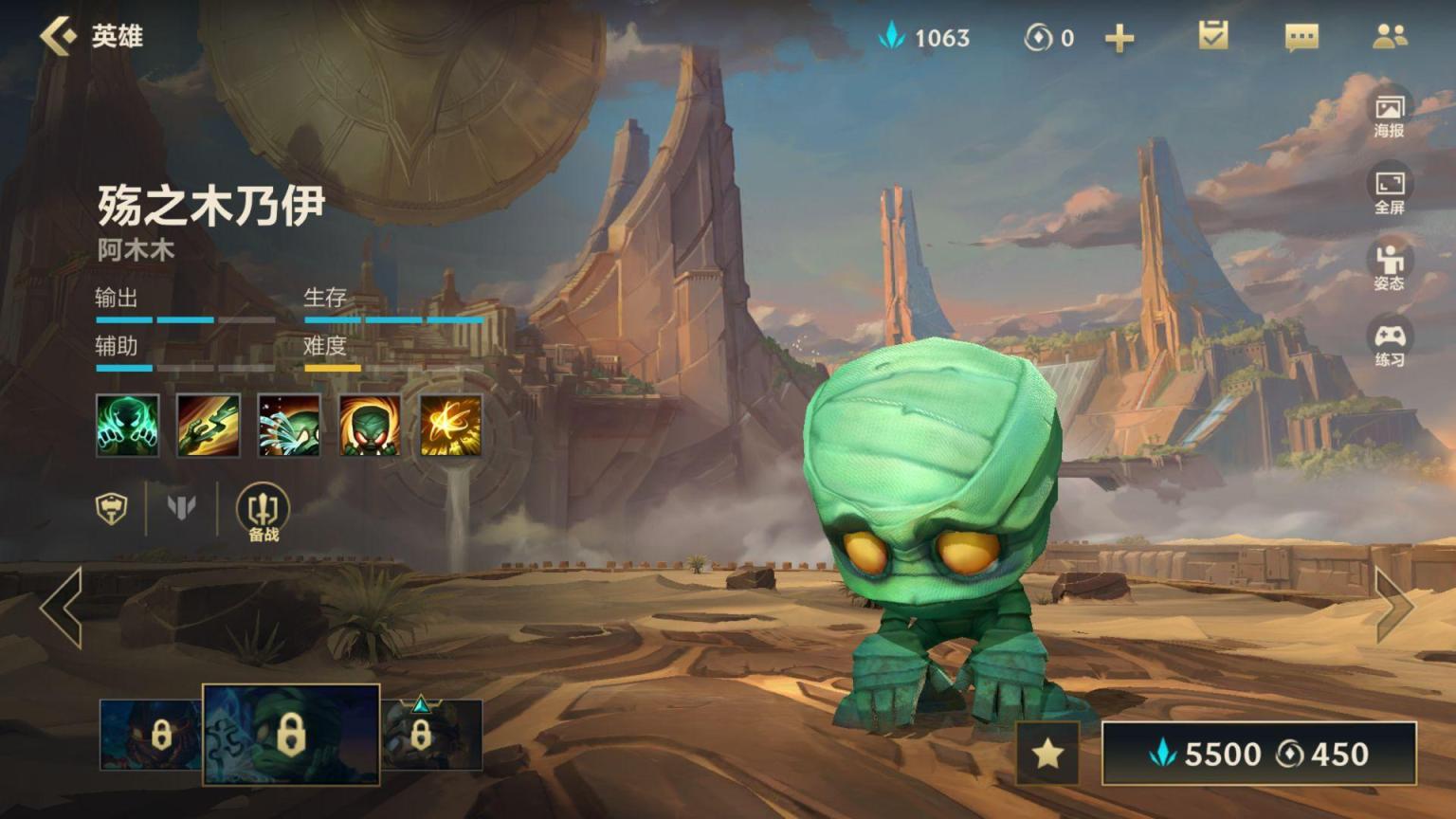Select the tantrum ability icon

pyautogui.click(x=370, y=425)
